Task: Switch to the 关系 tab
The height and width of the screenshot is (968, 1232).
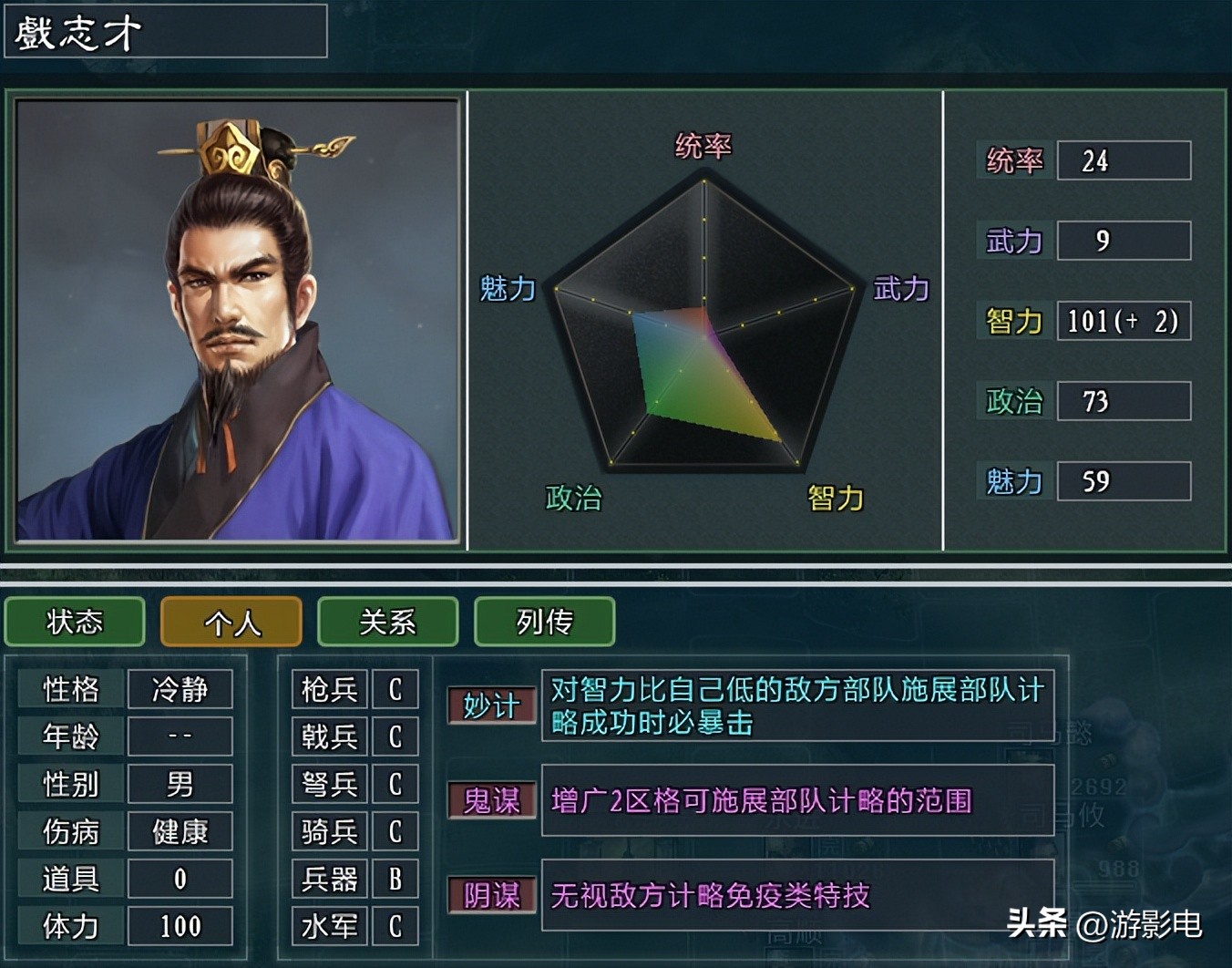Action: click(387, 623)
